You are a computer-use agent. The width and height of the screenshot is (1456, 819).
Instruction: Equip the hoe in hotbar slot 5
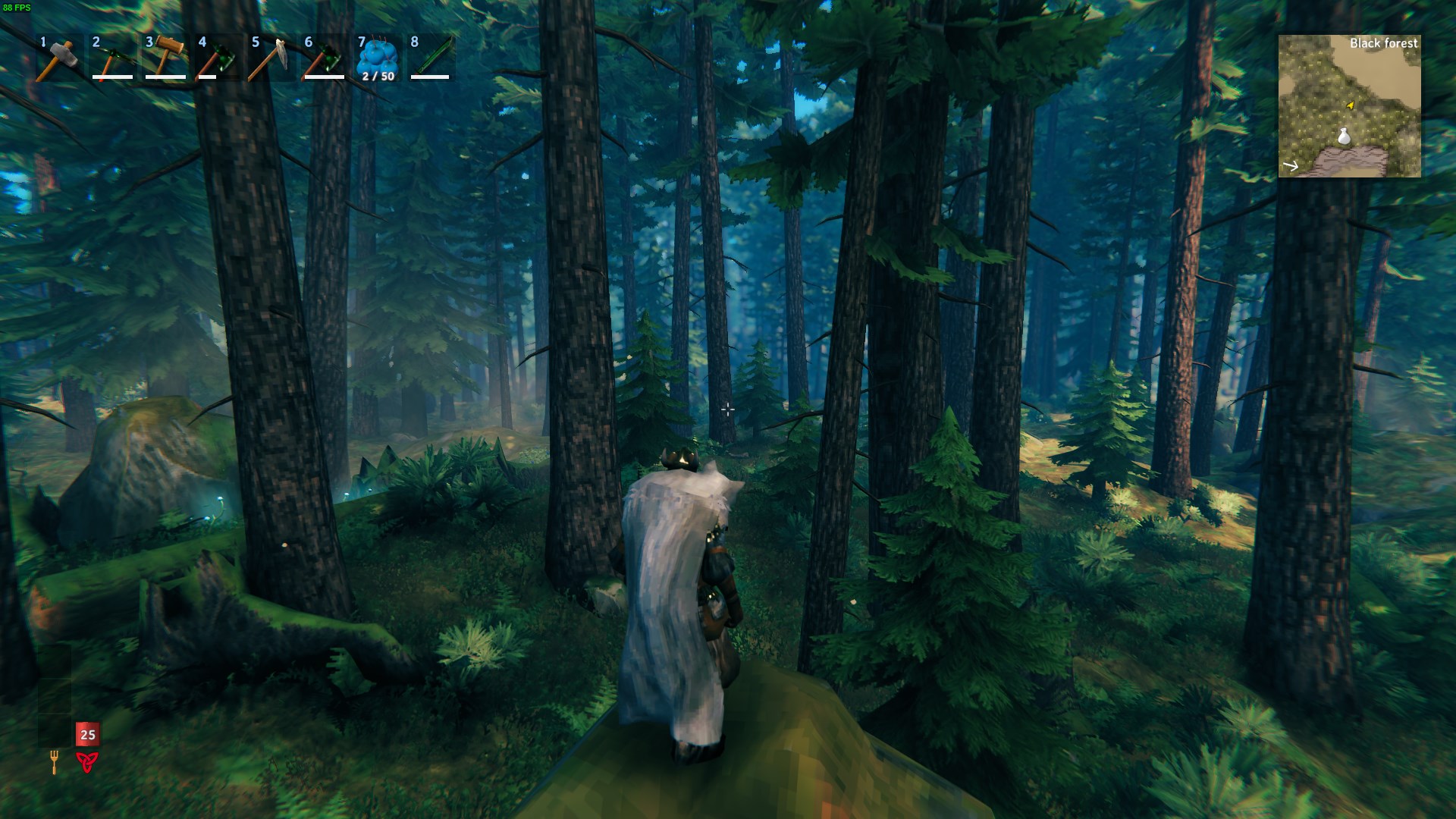click(x=271, y=58)
